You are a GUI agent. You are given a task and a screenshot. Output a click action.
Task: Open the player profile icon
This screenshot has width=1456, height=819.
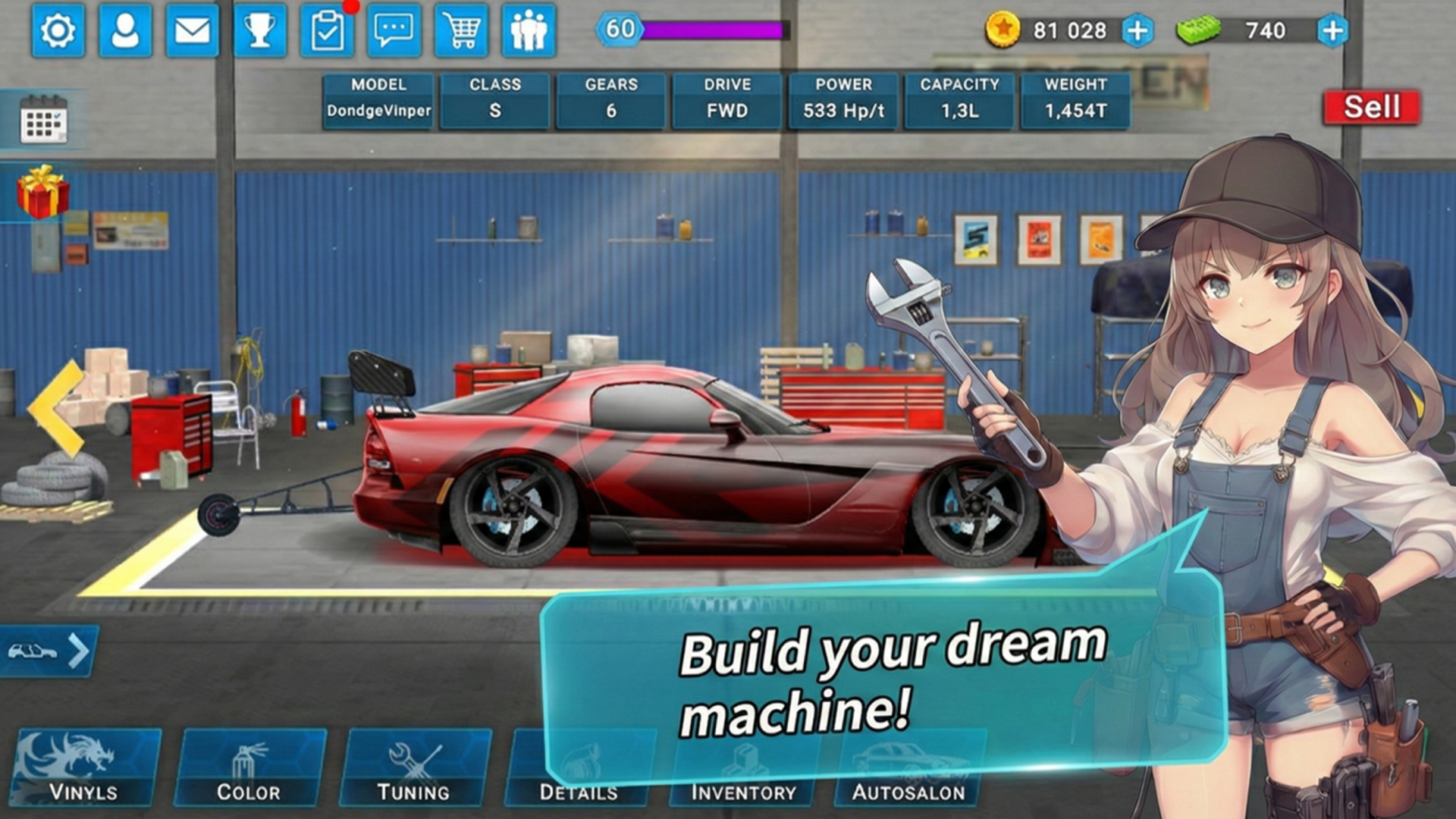pyautogui.click(x=125, y=31)
